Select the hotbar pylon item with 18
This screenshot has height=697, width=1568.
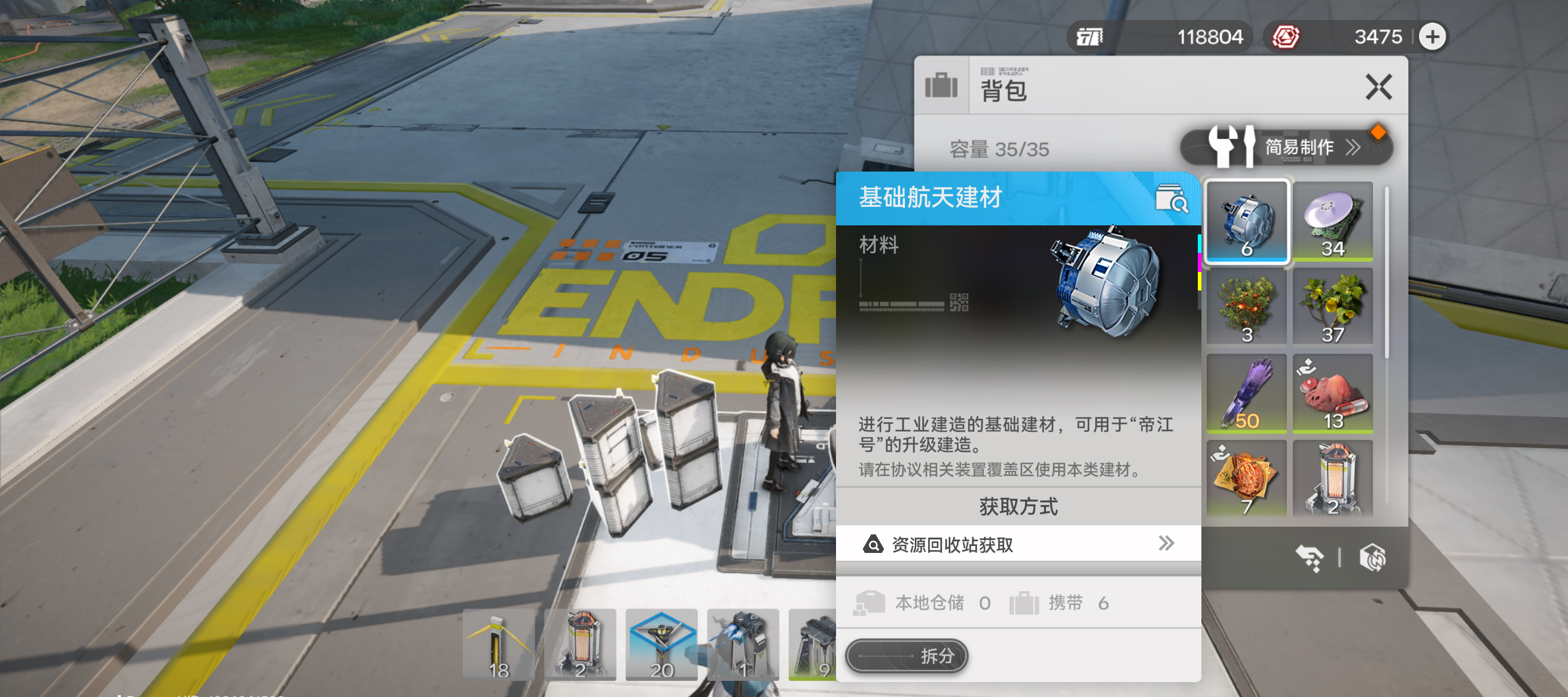pos(499,644)
